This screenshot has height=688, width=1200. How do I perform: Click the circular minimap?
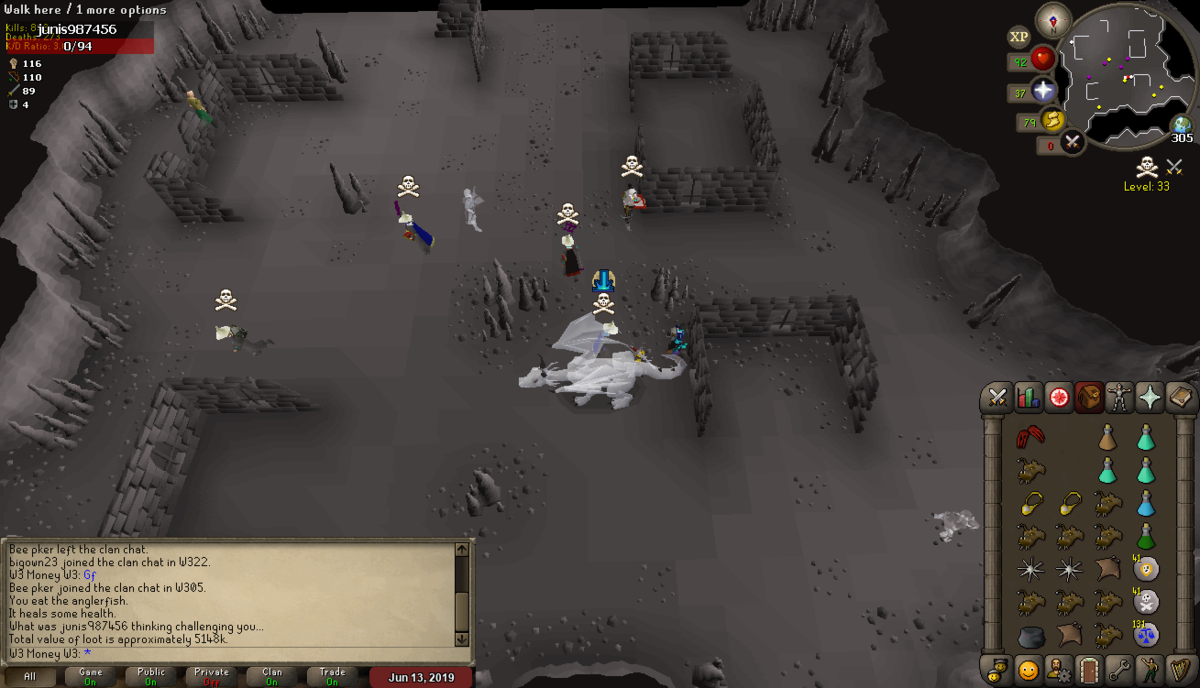click(1125, 75)
